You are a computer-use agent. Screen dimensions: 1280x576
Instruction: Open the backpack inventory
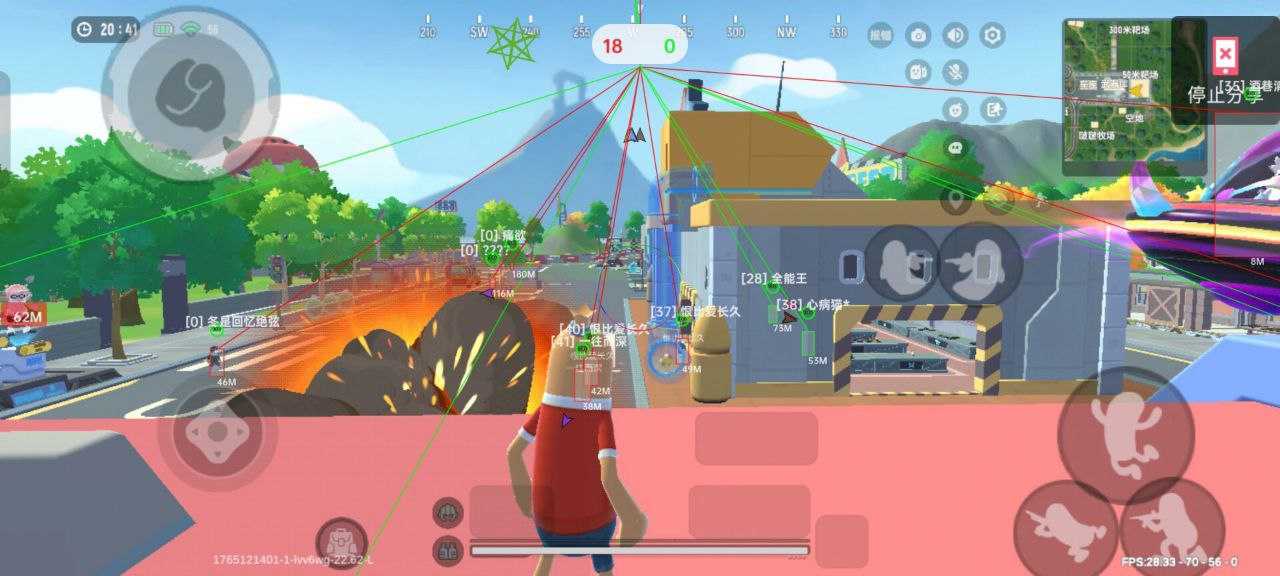341,541
